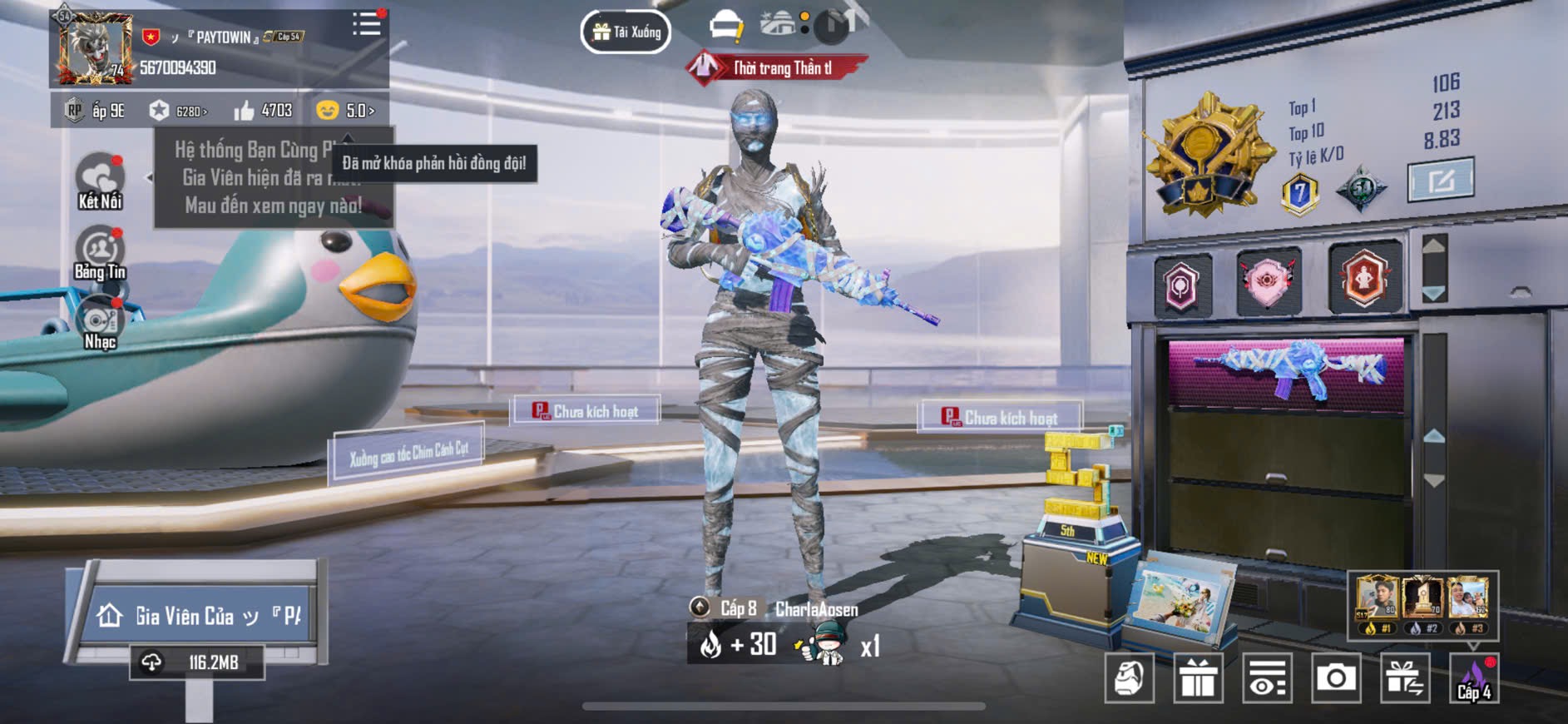Visit the "Gia Viên Của" home sign
This screenshot has height=724, width=1568.
tap(198, 616)
